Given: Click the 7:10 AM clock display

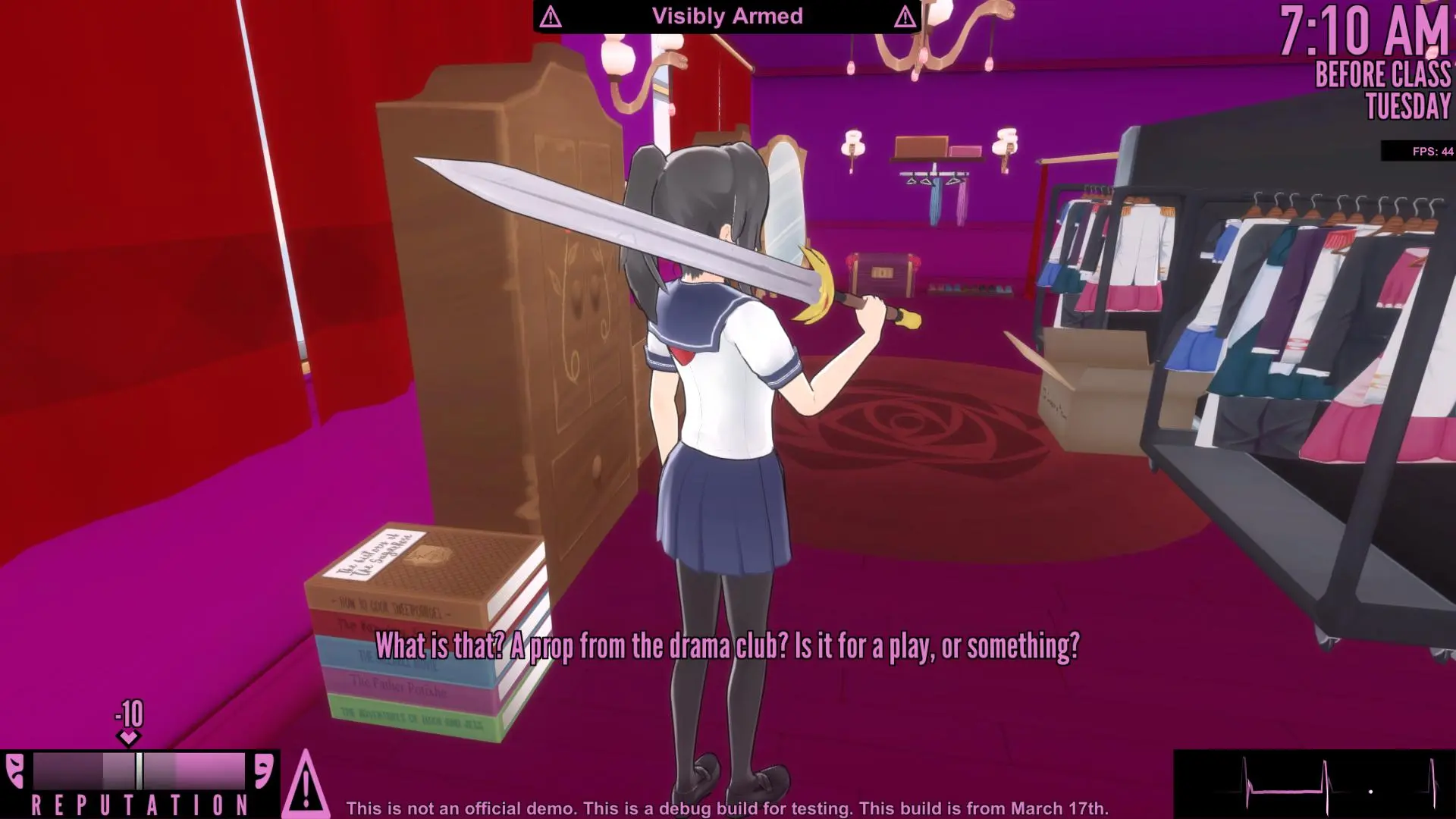Looking at the screenshot, I should (x=1365, y=32).
